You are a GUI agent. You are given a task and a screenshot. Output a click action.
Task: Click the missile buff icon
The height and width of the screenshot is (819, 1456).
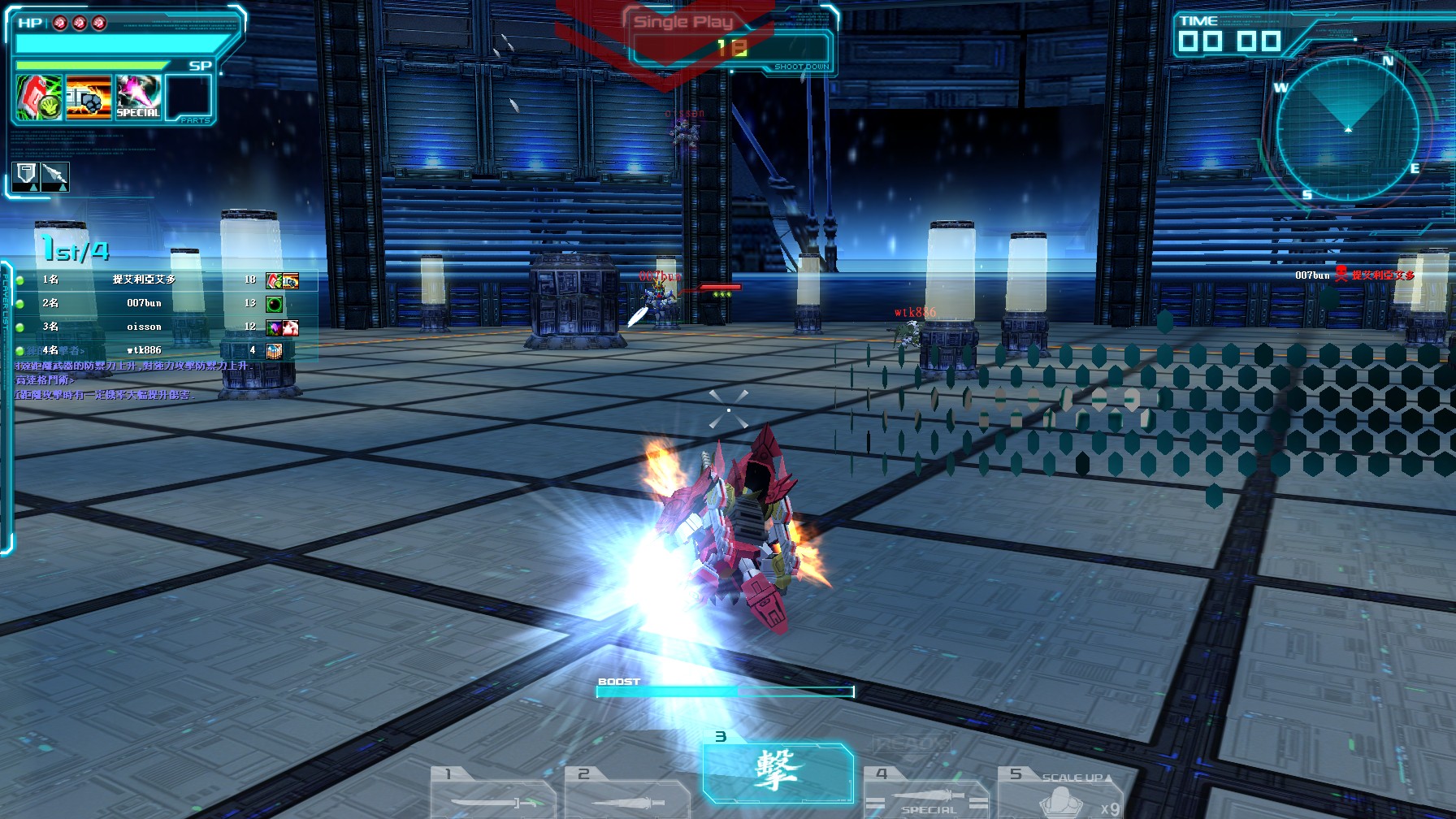pyautogui.click(x=55, y=176)
